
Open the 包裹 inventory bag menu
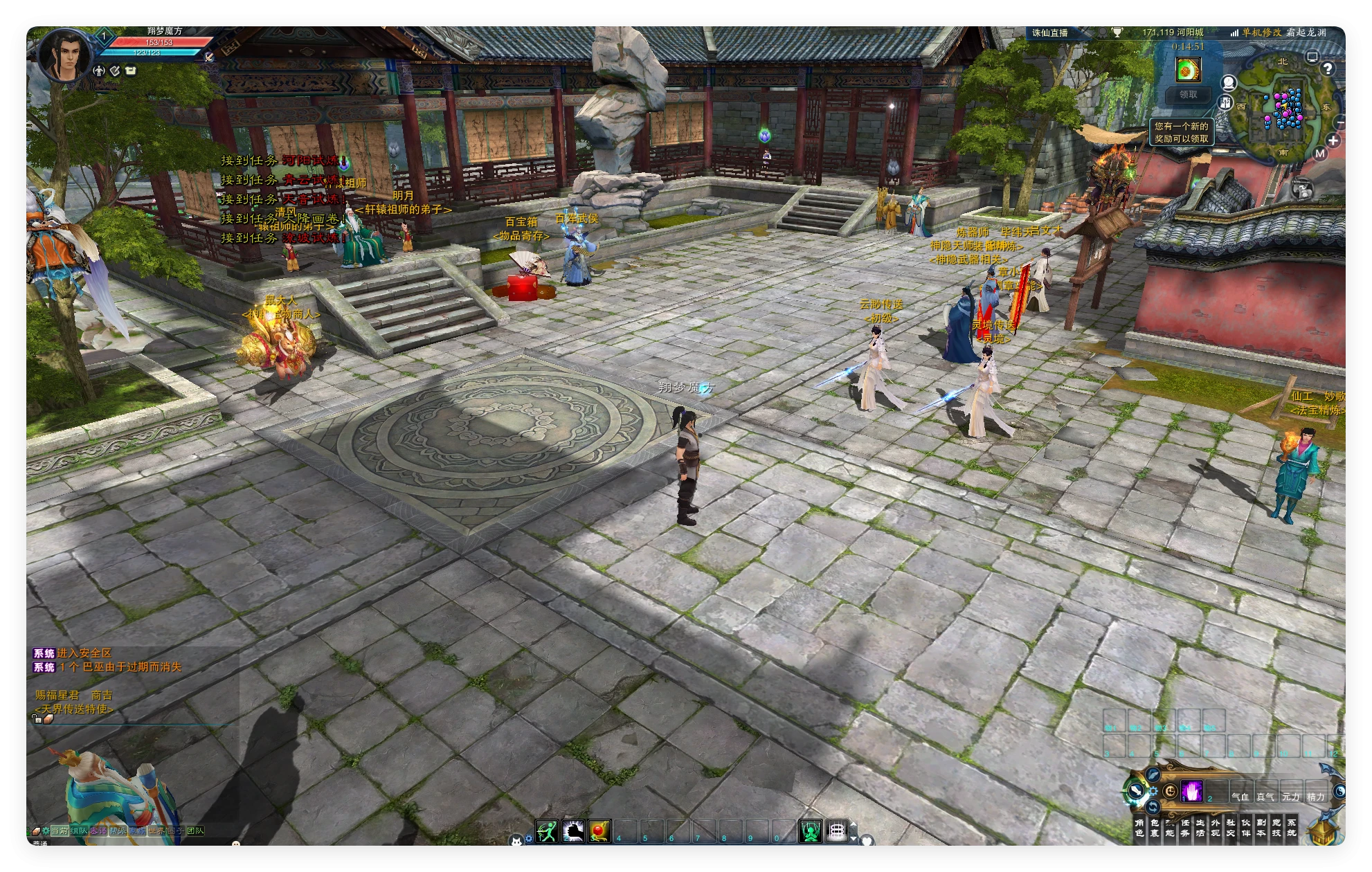tap(1155, 828)
